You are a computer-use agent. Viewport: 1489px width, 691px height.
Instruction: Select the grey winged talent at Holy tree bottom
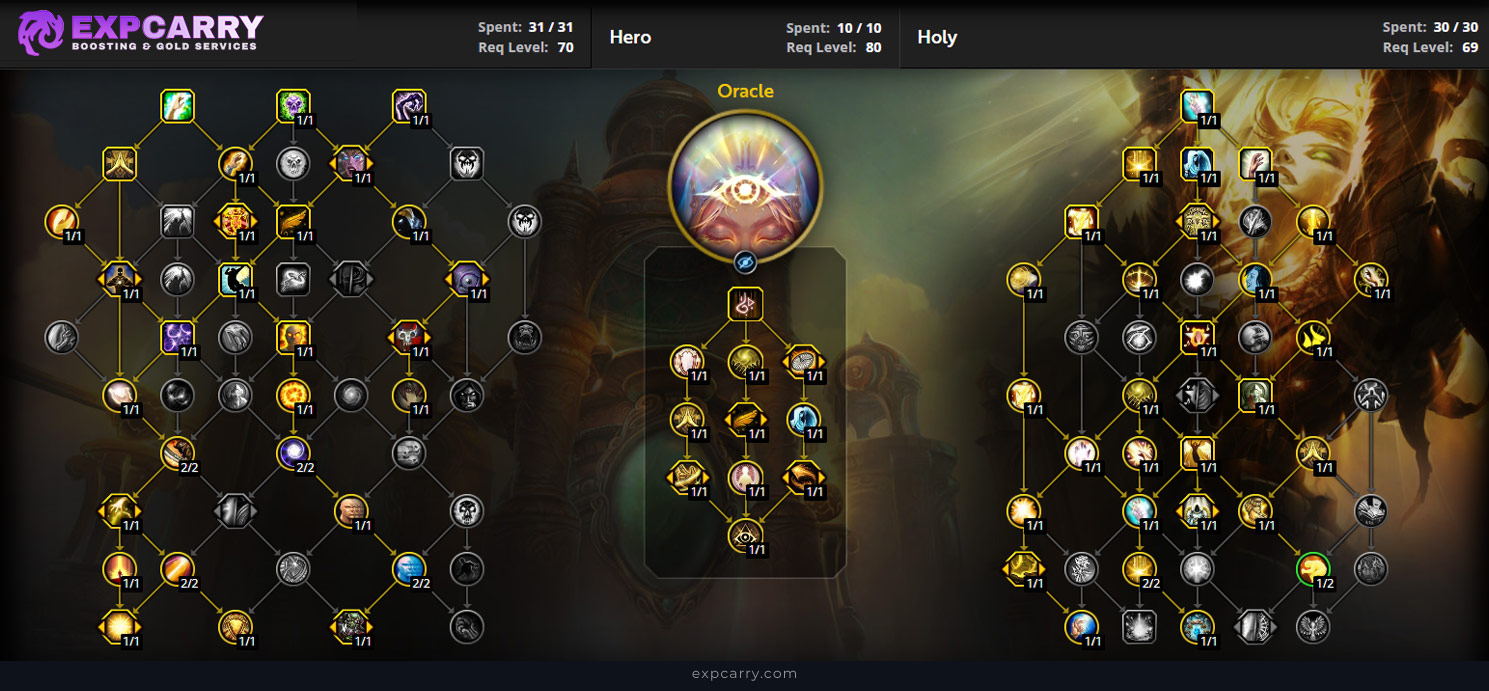(1313, 627)
